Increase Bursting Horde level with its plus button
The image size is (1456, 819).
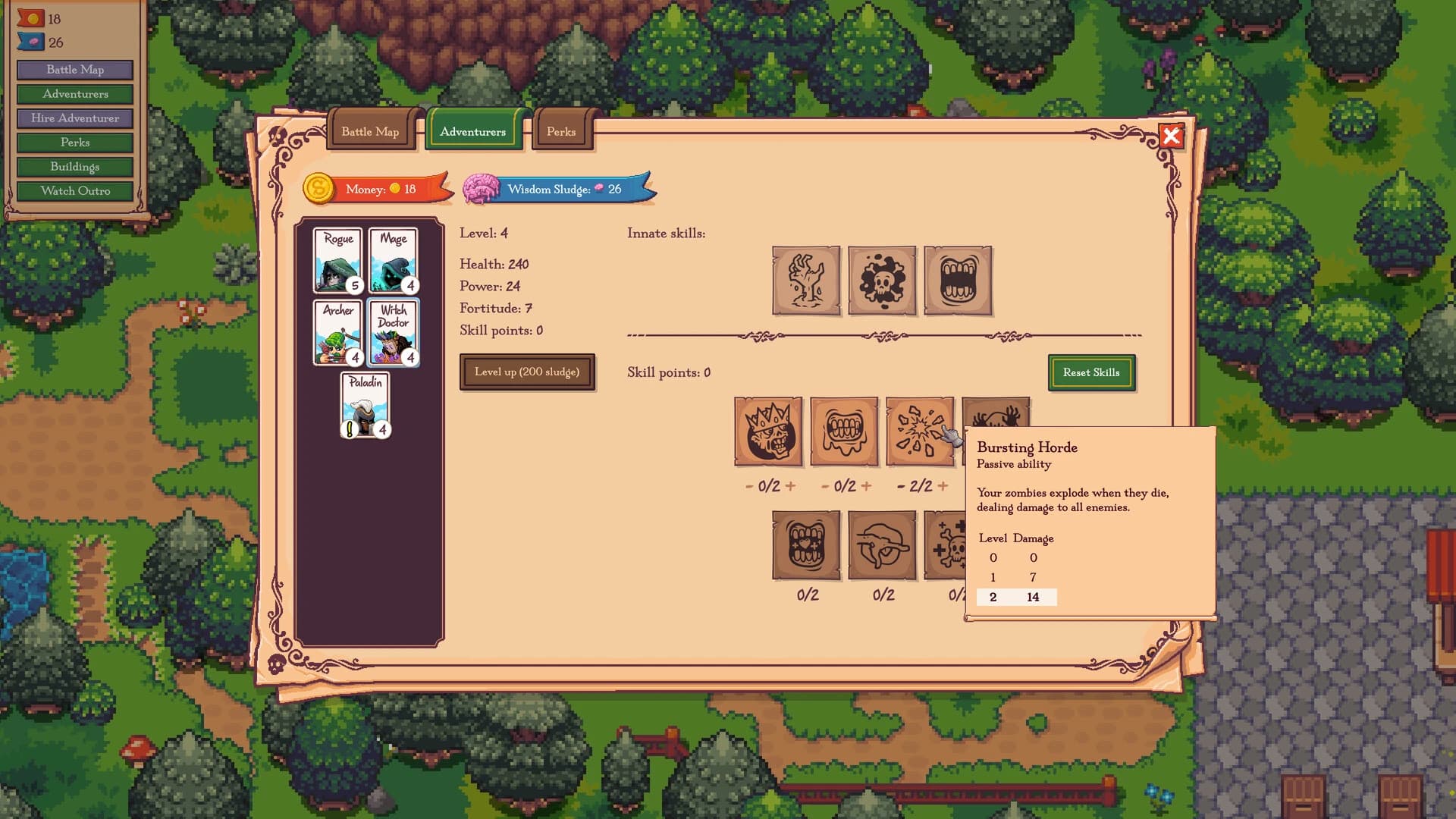(x=942, y=485)
